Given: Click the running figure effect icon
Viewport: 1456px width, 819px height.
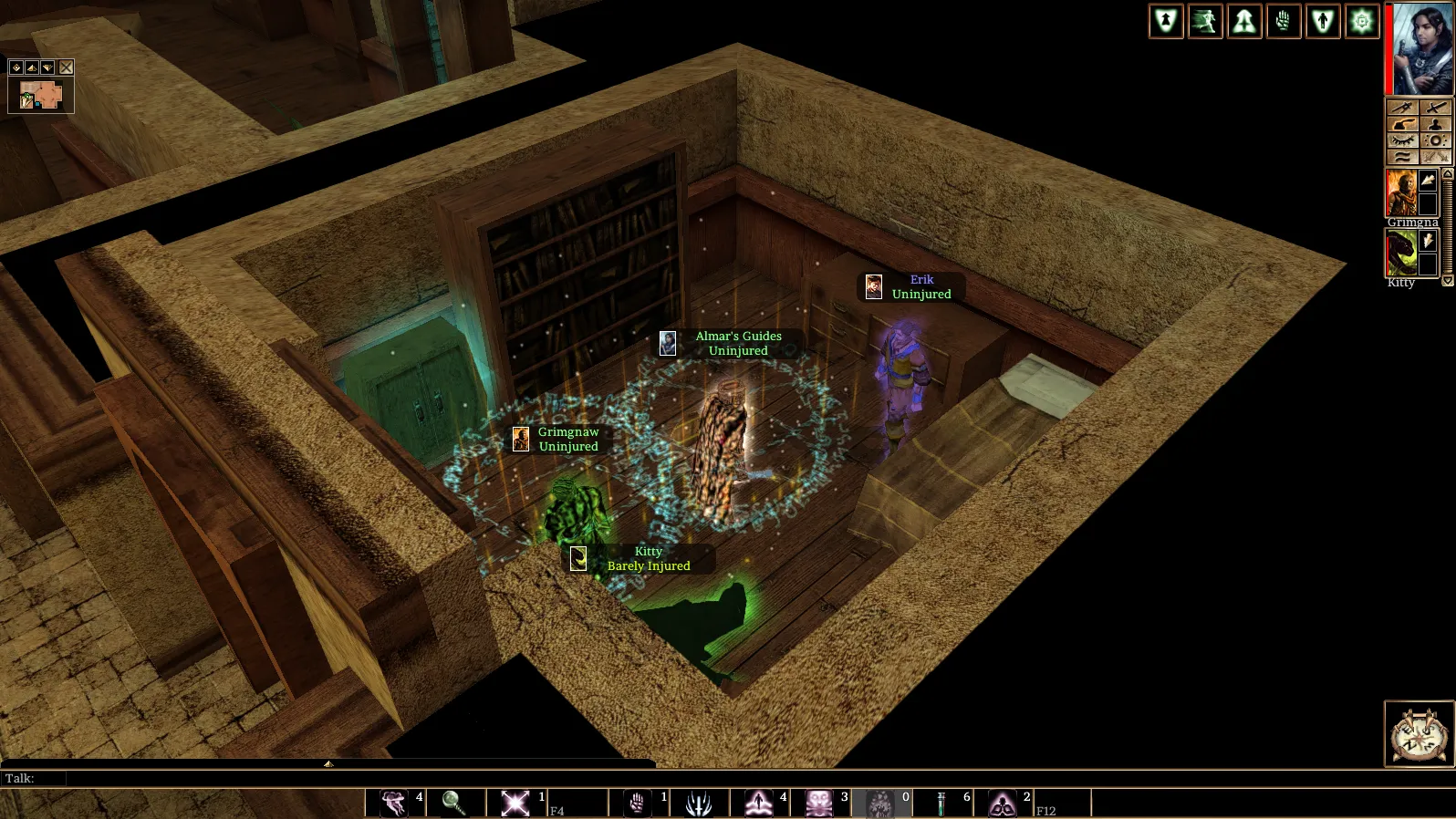Looking at the screenshot, I should tap(1205, 22).
